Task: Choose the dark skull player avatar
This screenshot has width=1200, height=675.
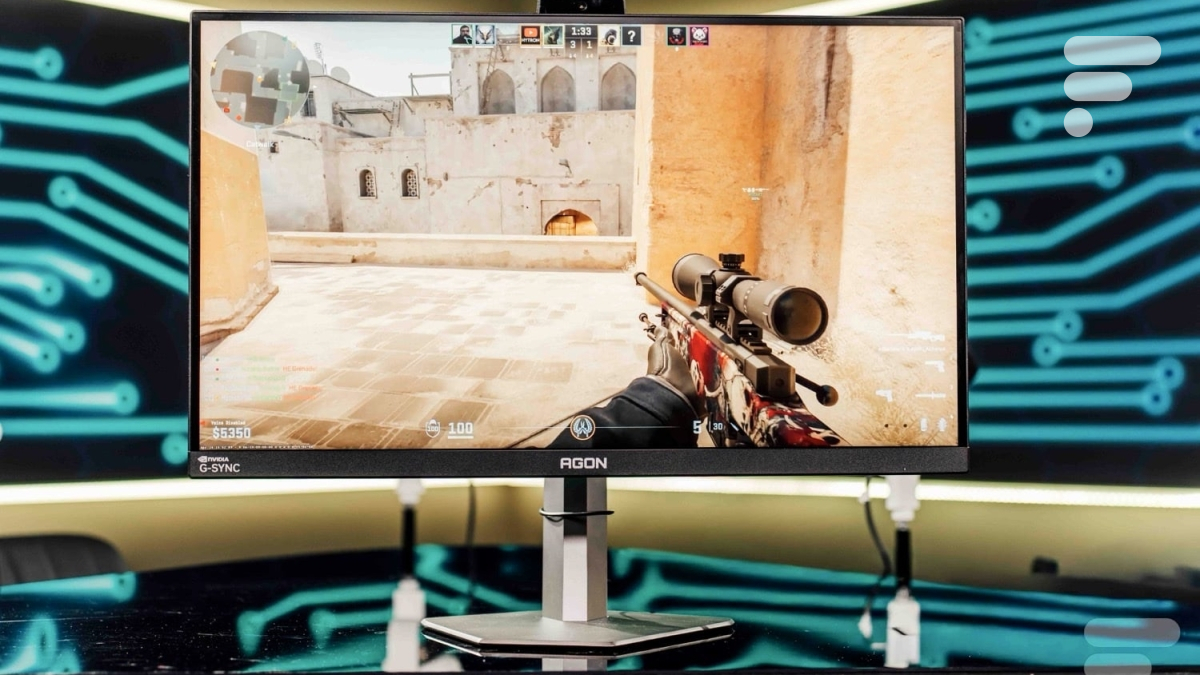Action: 676,36
